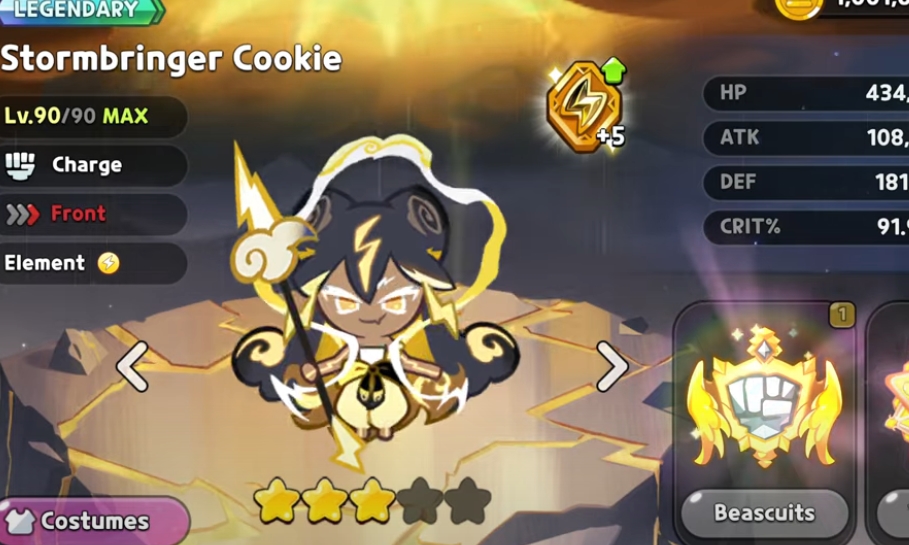Open the Beascuits panel

(x=764, y=513)
